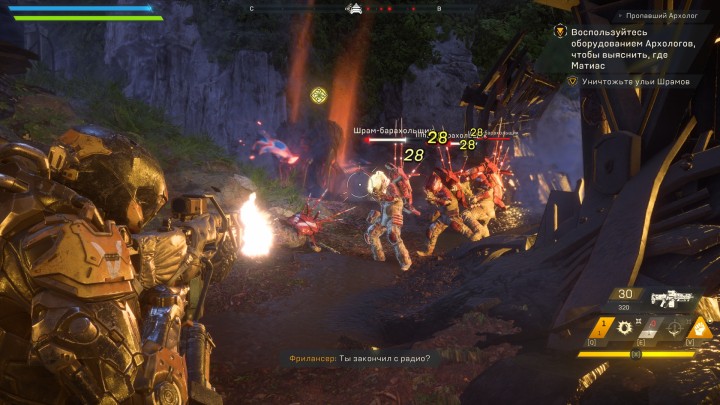Select the assault rifle weapon icon
Viewport: 720px width, 405px height.
coord(671,300)
